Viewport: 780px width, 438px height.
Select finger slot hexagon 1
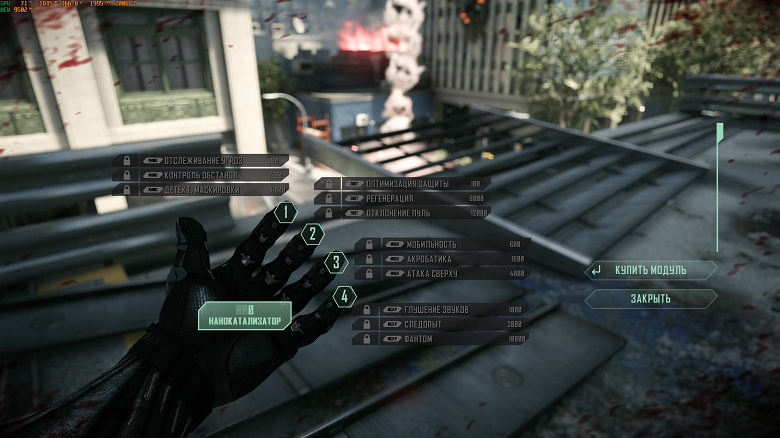pos(286,212)
